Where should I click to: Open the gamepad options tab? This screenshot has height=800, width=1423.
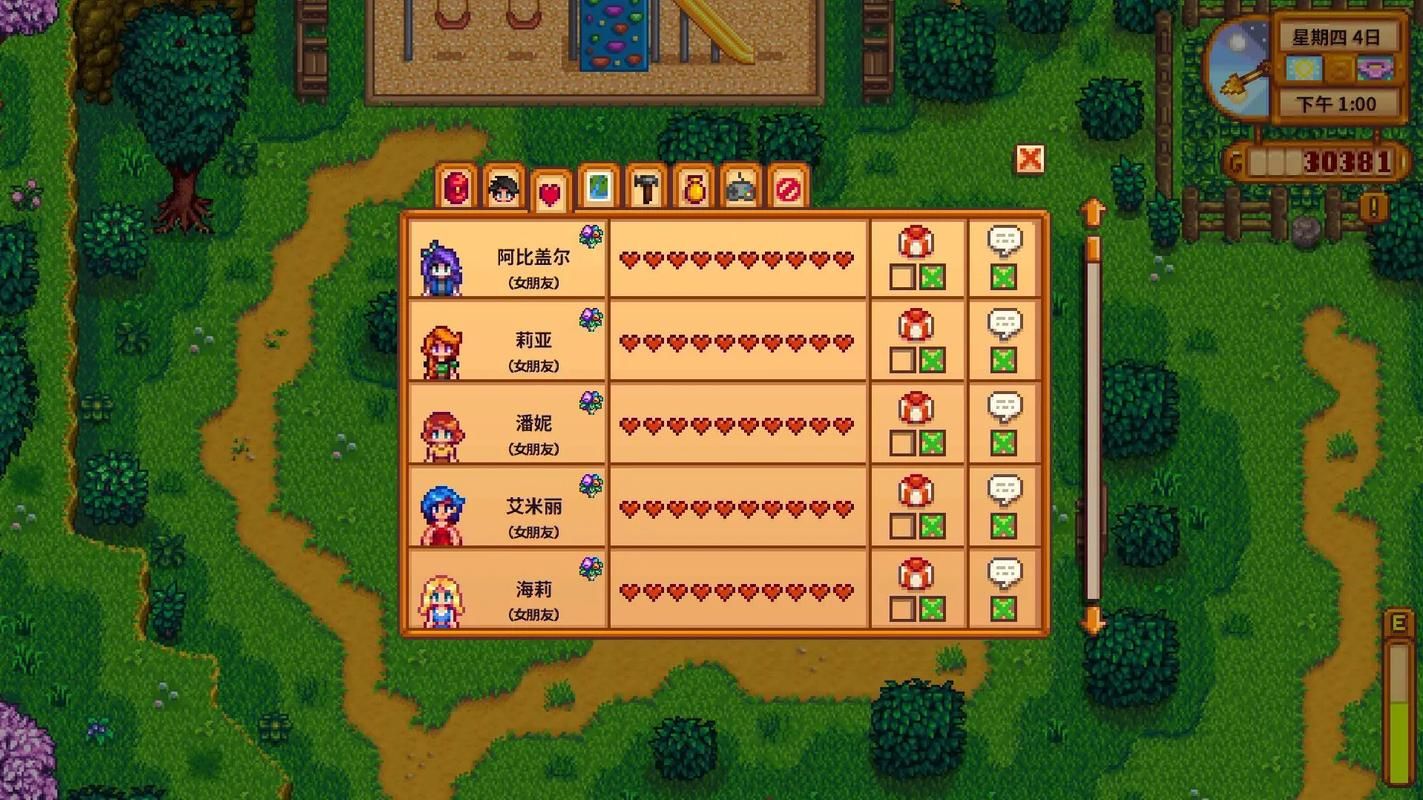pos(741,187)
